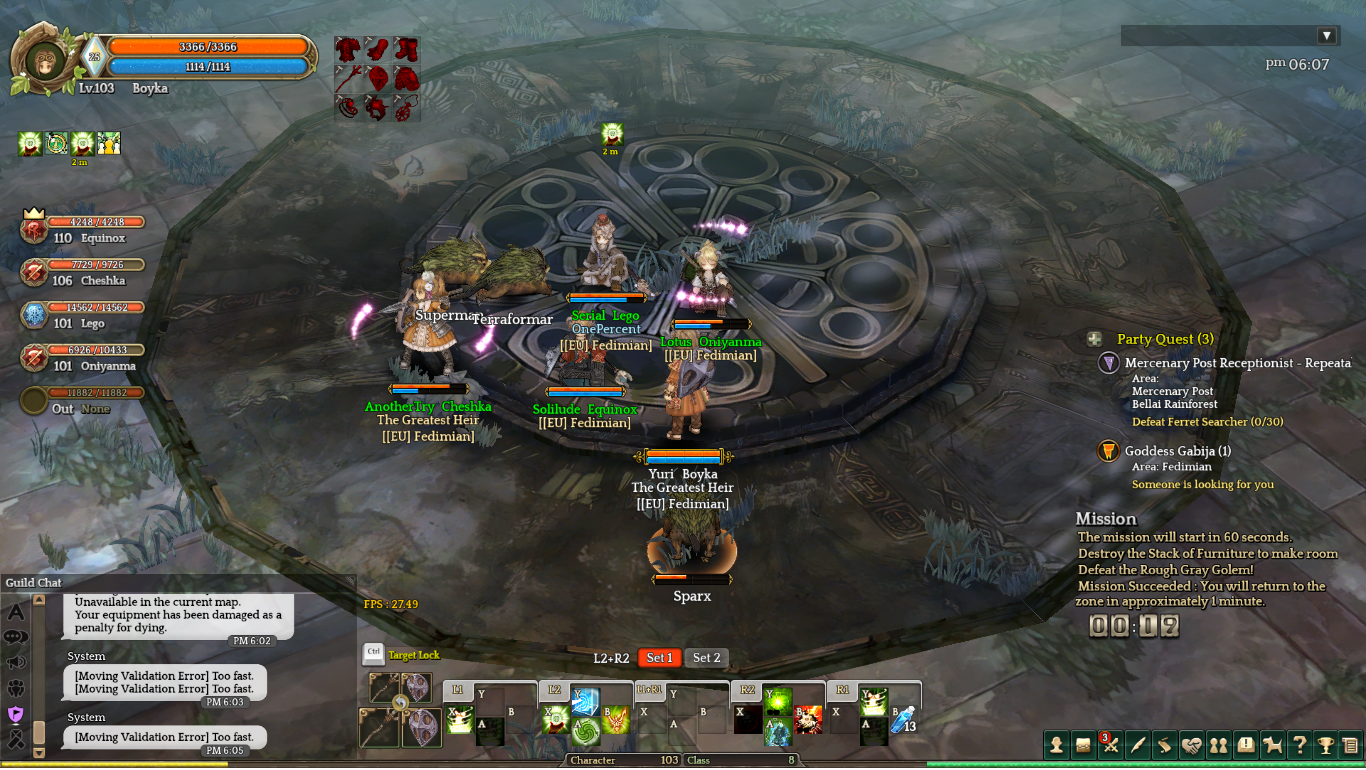Screen dimensions: 1366x770
Task: Select the purple guild flag chat channel
Action: point(16,713)
